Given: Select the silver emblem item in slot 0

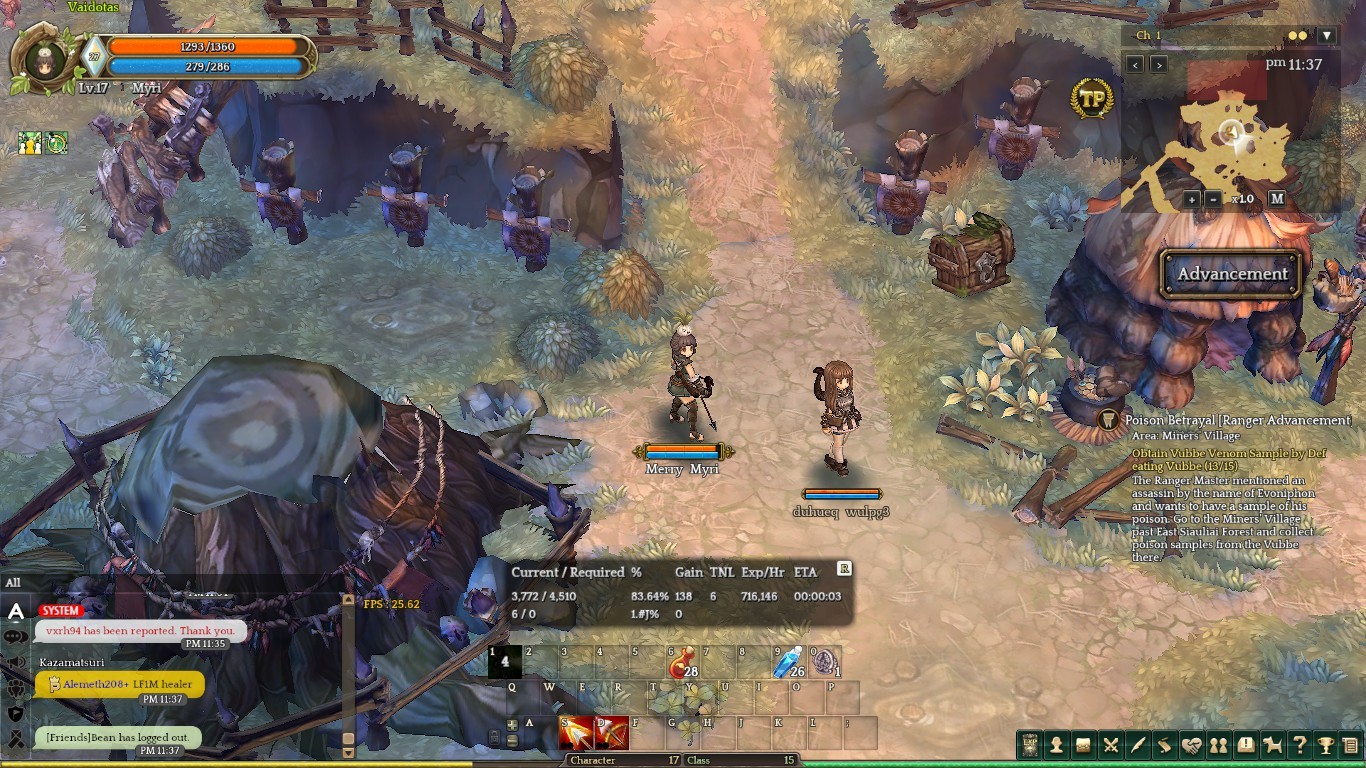Looking at the screenshot, I should click(x=825, y=662).
